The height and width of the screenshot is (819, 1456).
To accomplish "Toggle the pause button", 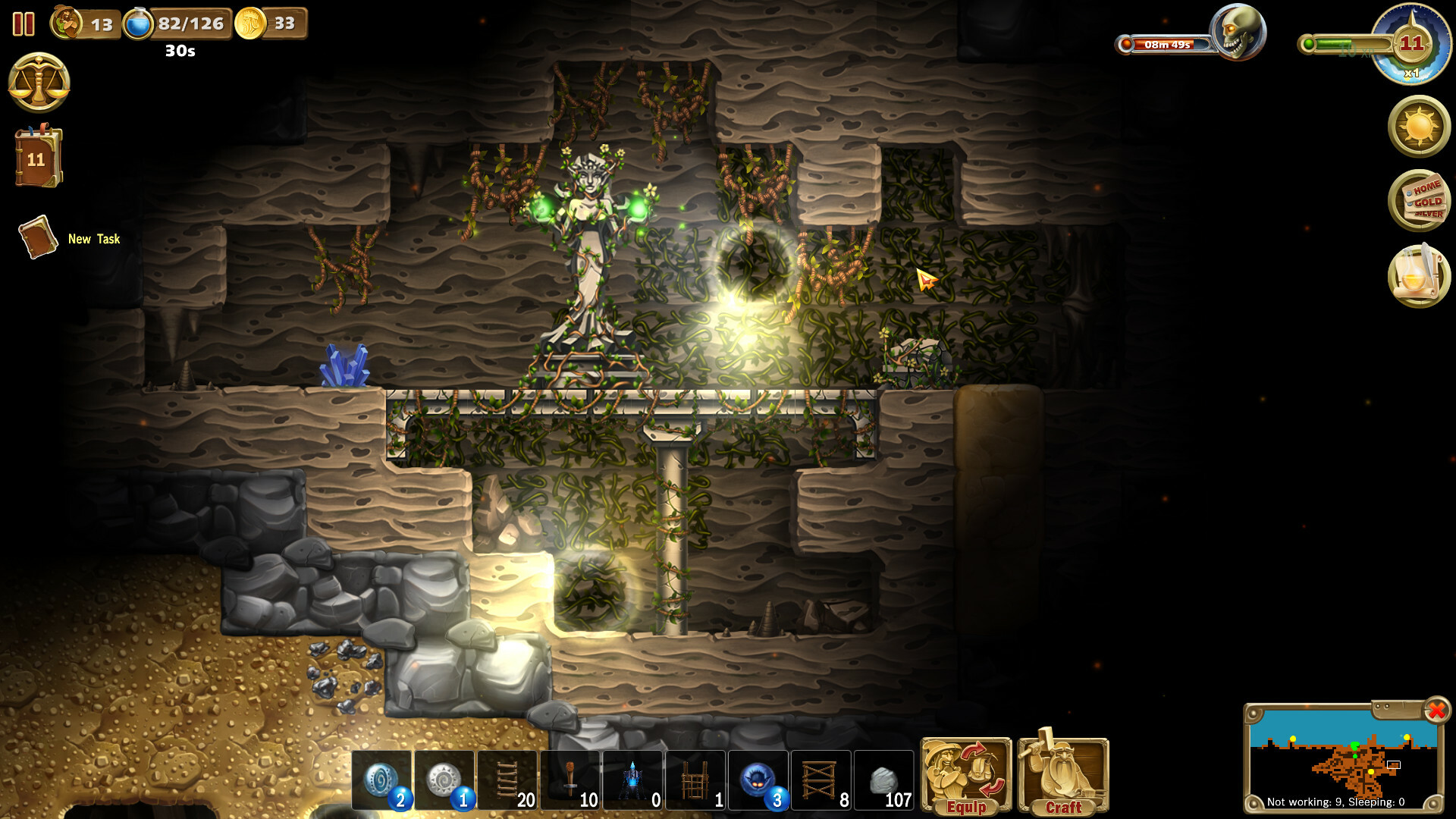I will tap(24, 24).
